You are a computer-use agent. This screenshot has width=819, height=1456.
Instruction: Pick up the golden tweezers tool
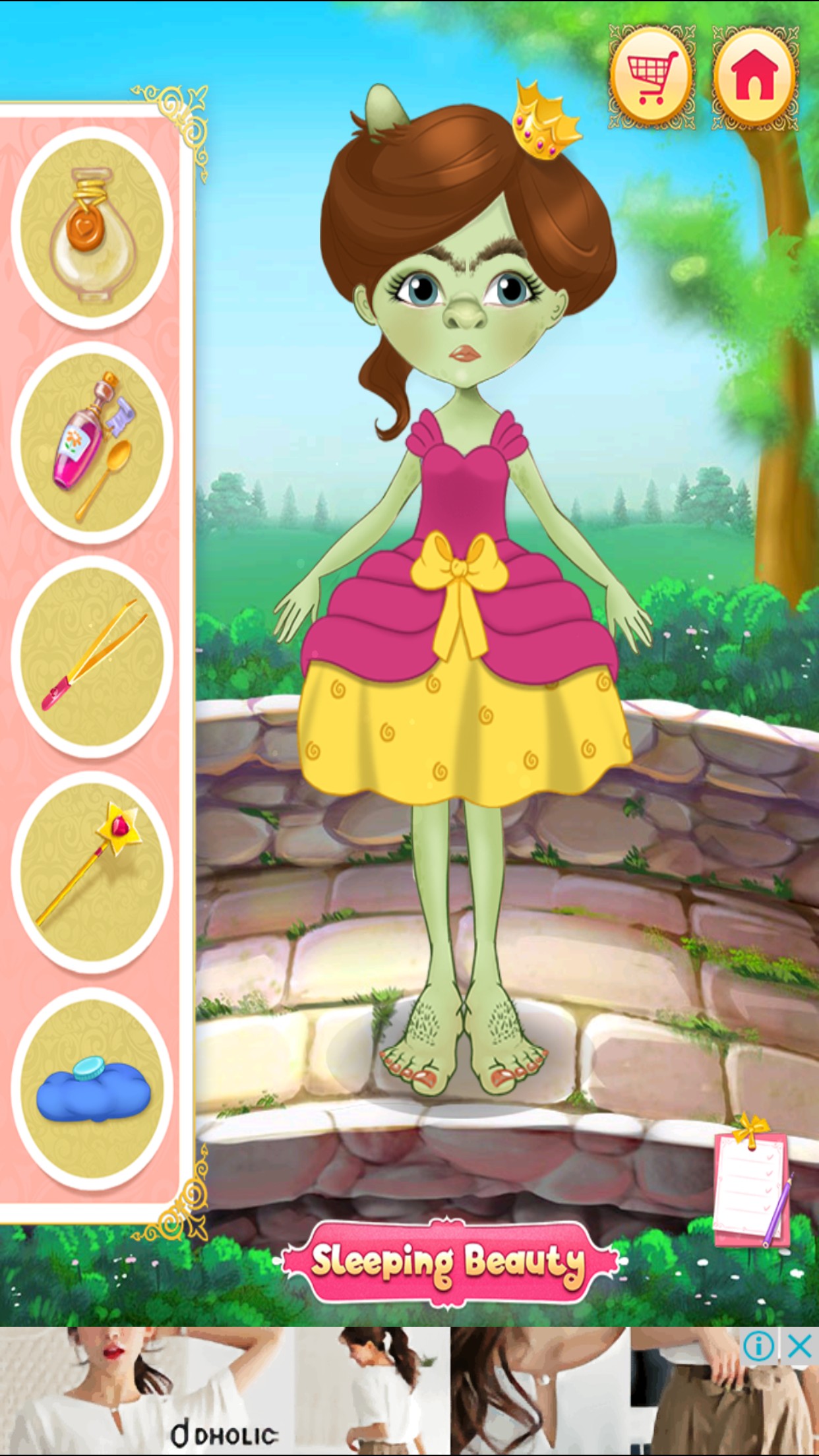click(92, 657)
